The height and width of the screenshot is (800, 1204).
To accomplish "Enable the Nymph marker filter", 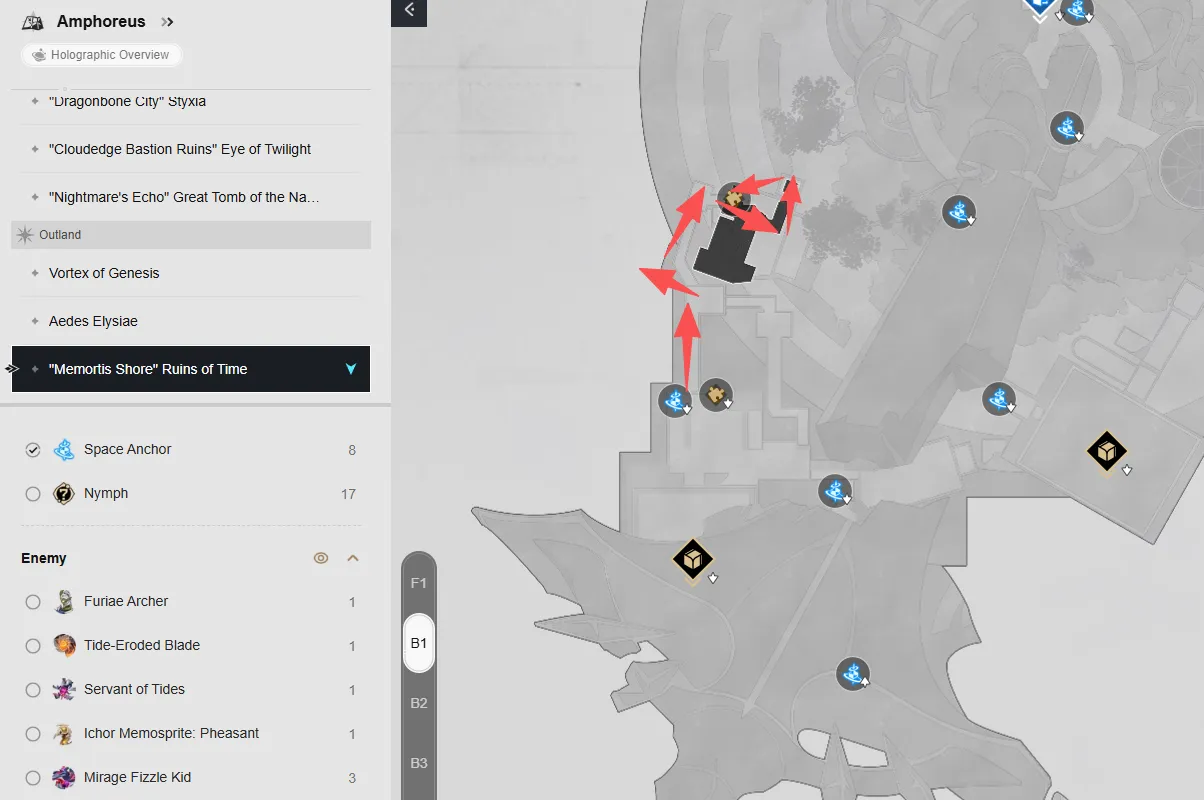I will click(x=33, y=494).
